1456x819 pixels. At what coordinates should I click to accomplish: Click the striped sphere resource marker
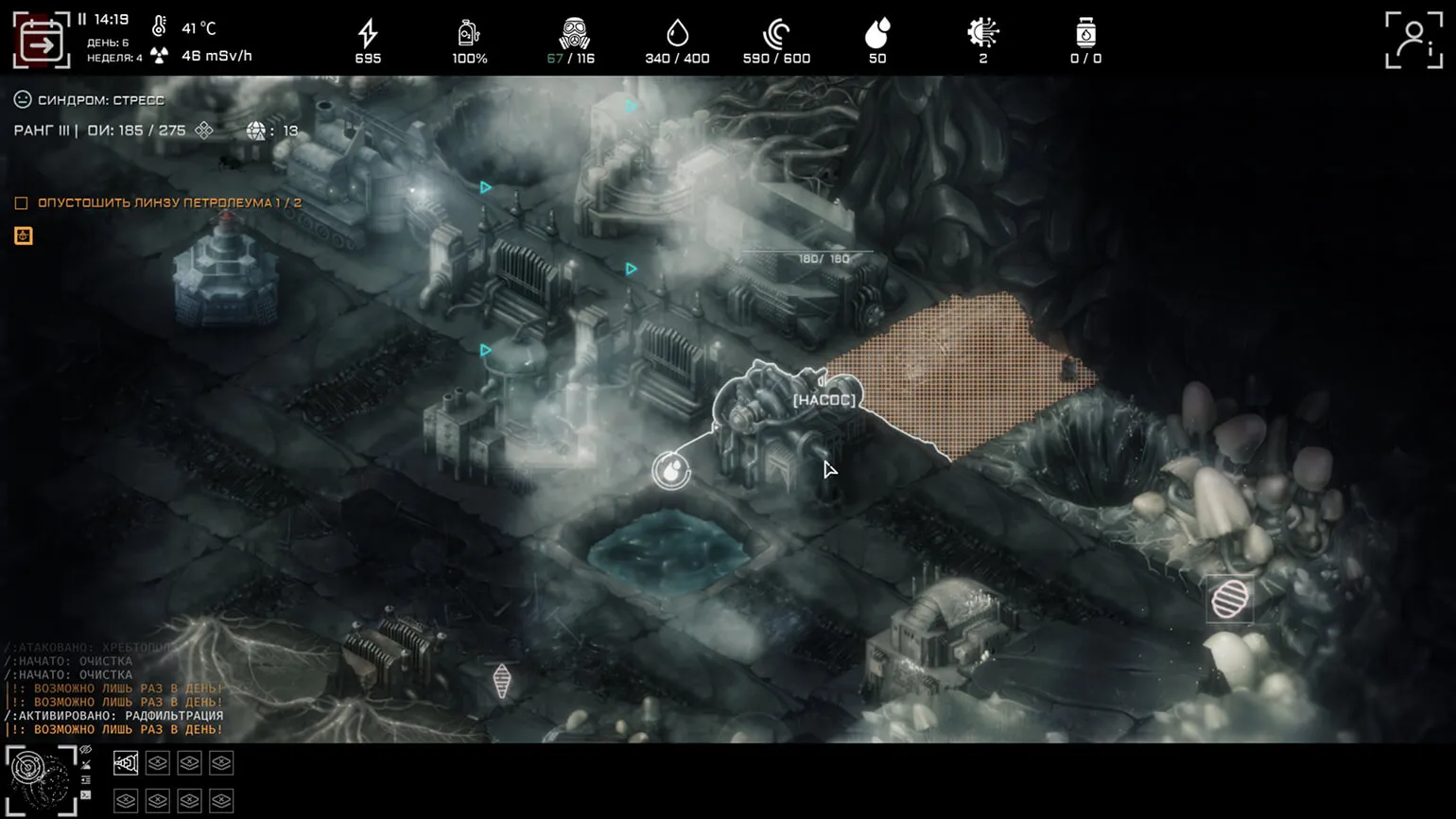(1229, 599)
